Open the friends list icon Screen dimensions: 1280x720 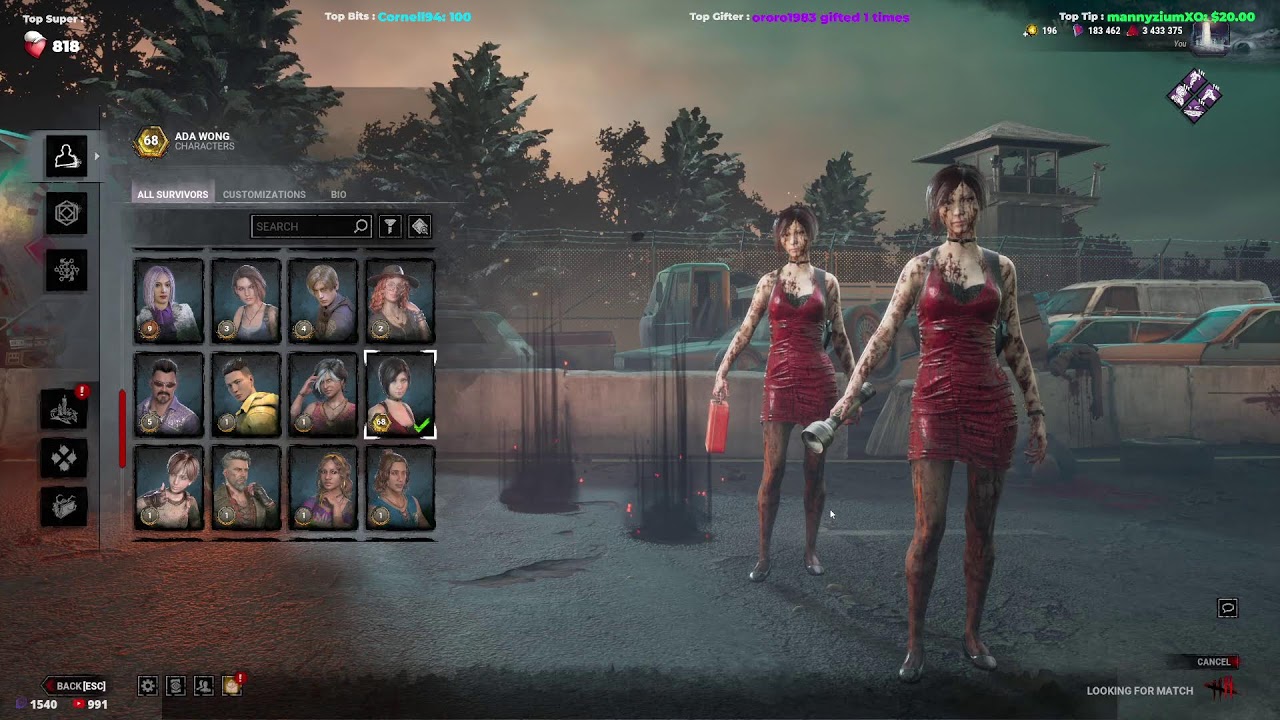coord(203,686)
